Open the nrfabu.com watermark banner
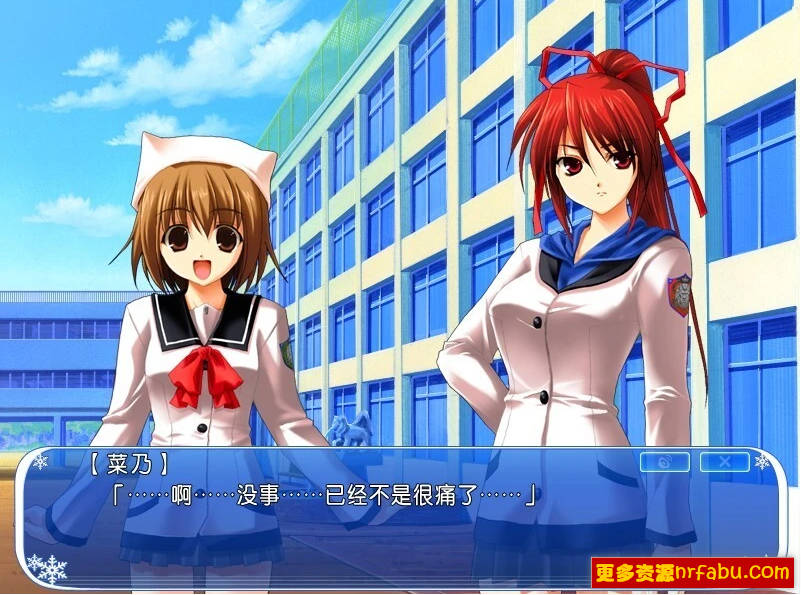The image size is (801, 595). click(x=693, y=572)
